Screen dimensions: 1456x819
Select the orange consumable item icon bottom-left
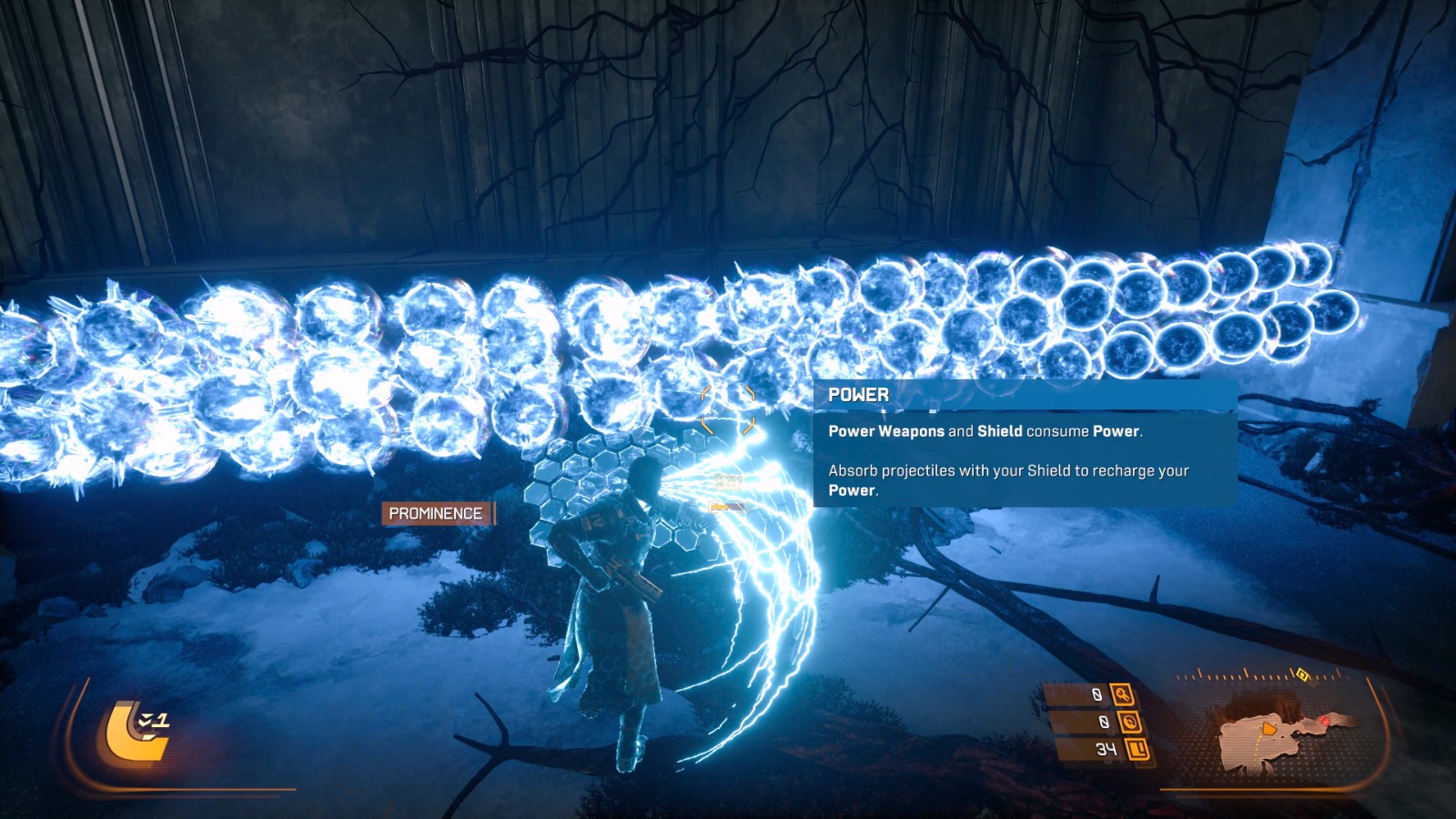click(x=132, y=733)
